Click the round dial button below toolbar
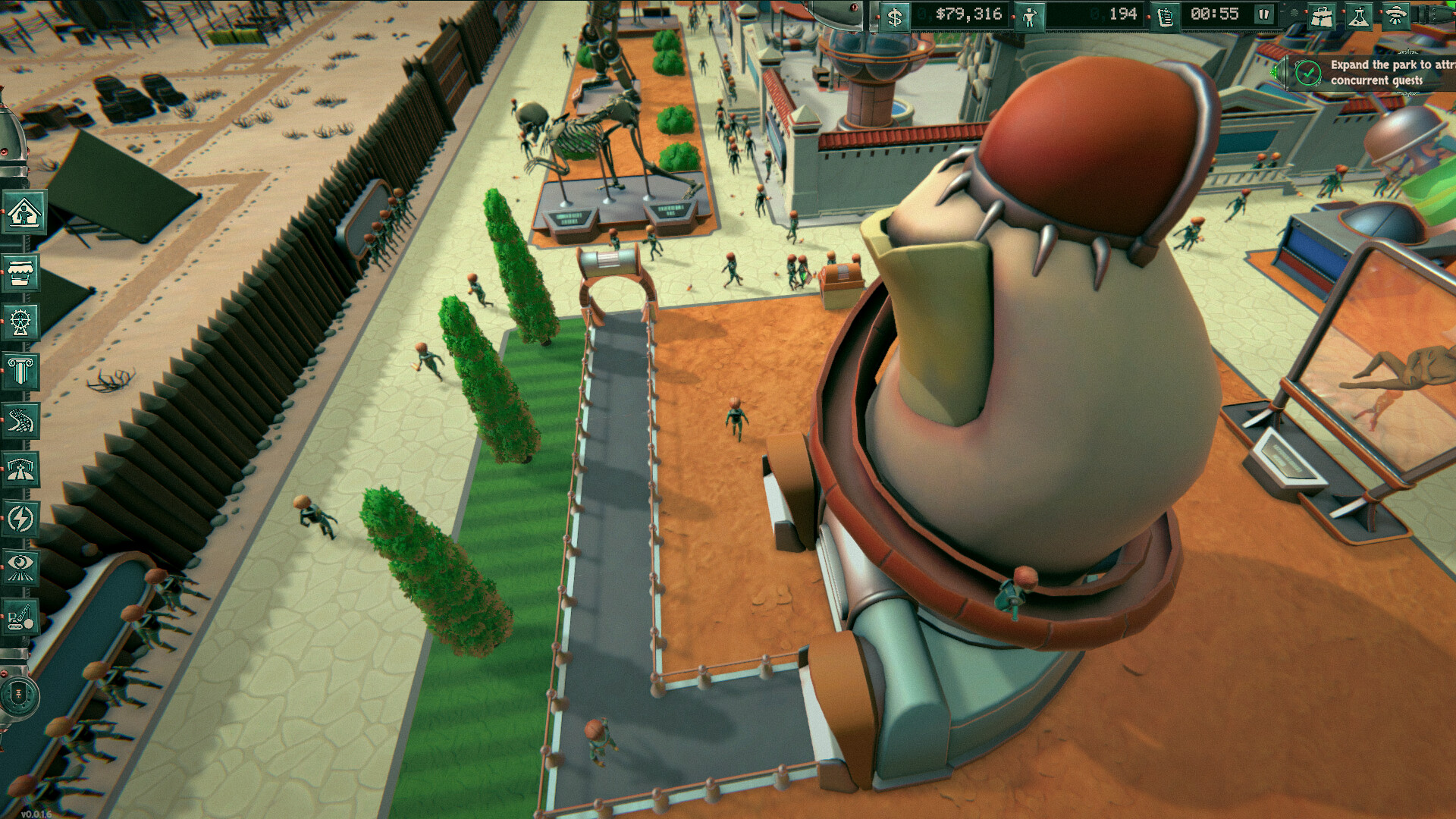The image size is (1456, 819). tap(19, 695)
